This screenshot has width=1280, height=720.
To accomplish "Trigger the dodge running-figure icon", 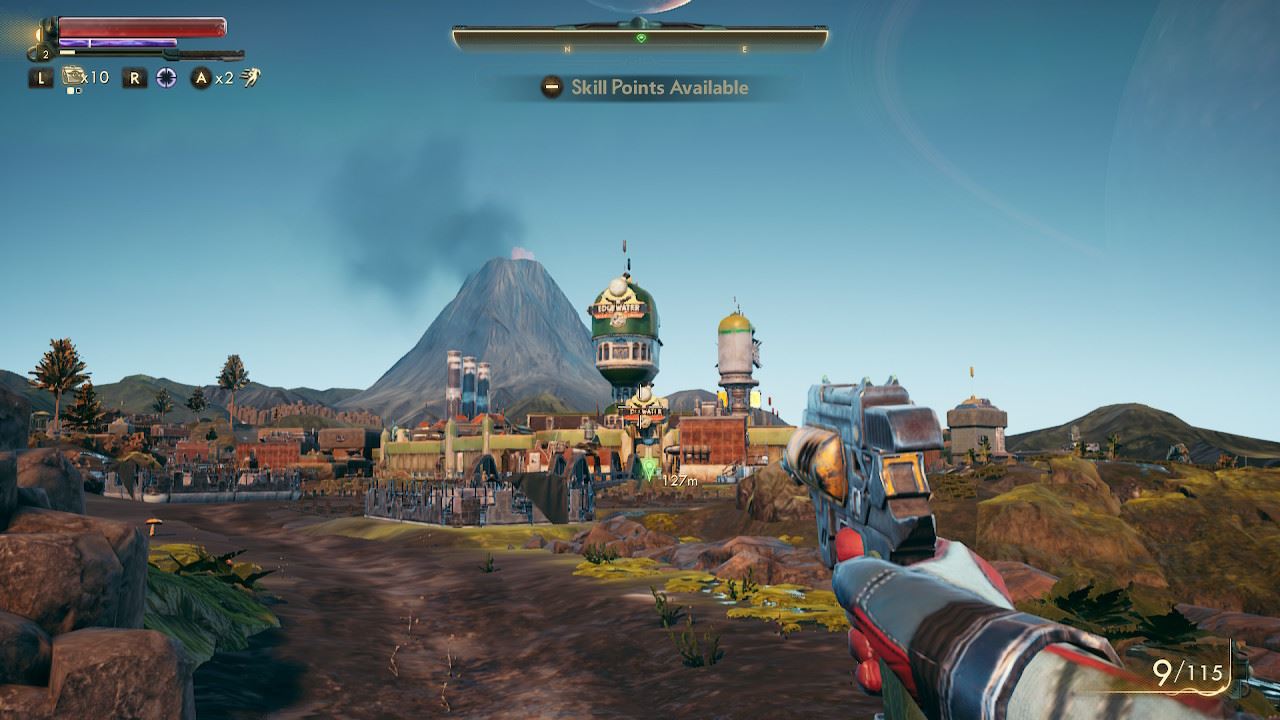I will (250, 77).
